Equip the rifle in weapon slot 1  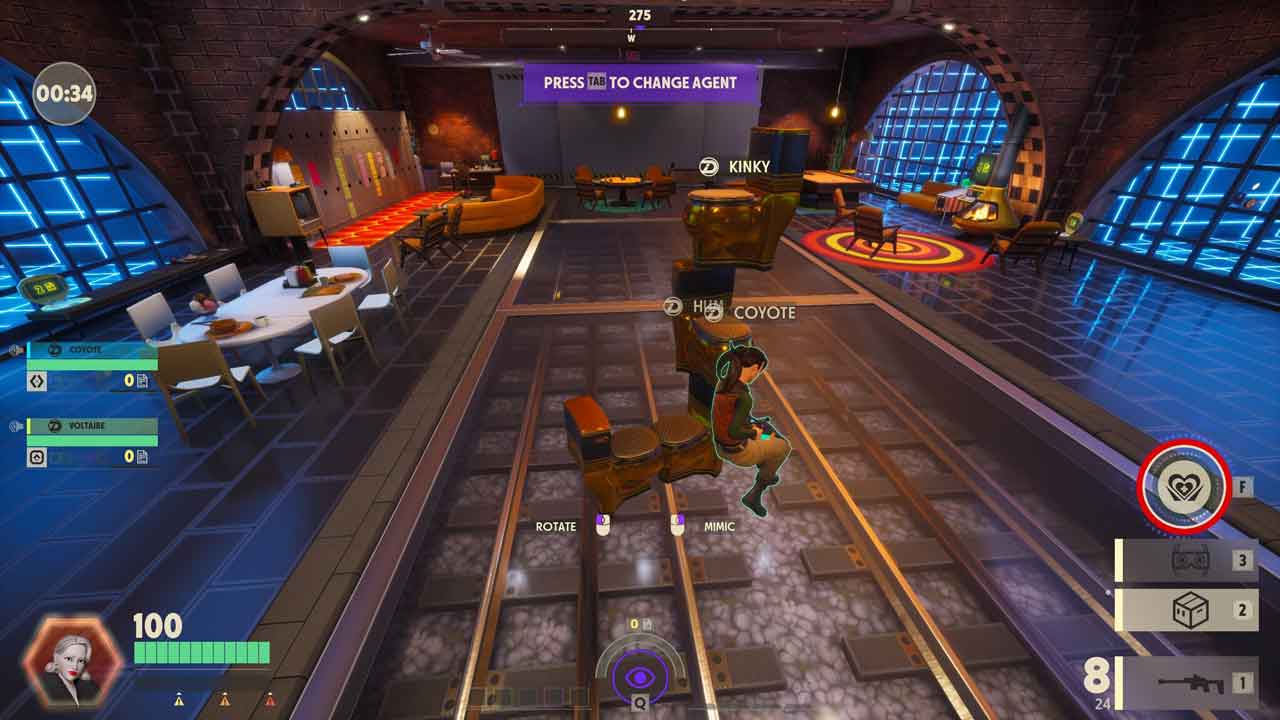click(1187, 683)
